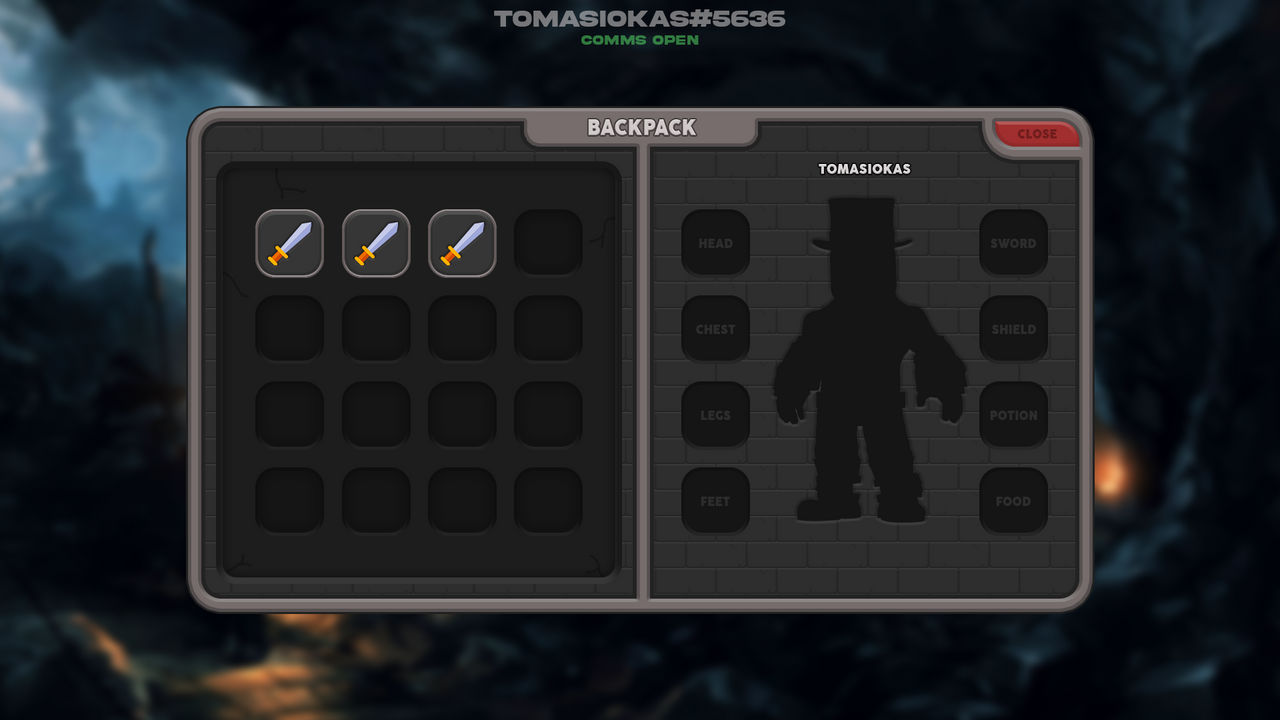Screen dimensions: 1280x720
Task: Click the HEAD equipment slot
Action: (x=715, y=243)
